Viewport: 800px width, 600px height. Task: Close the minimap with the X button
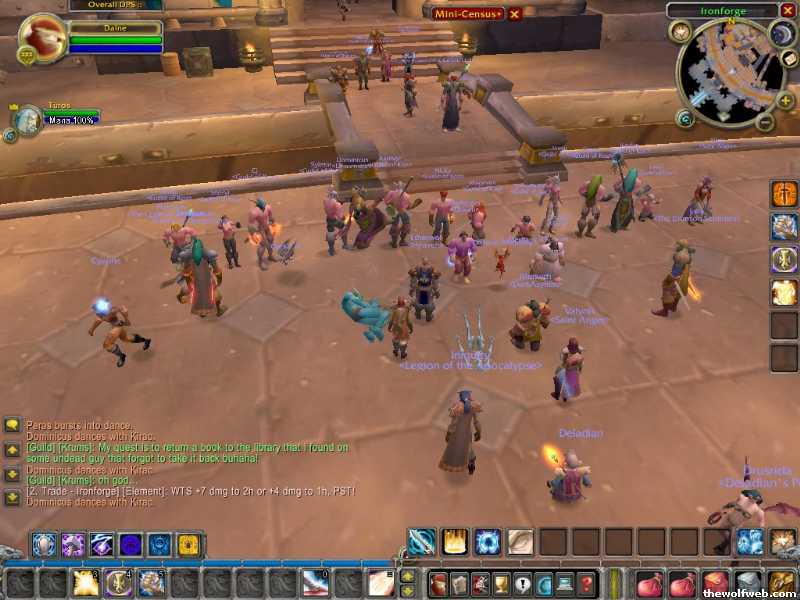coord(788,11)
